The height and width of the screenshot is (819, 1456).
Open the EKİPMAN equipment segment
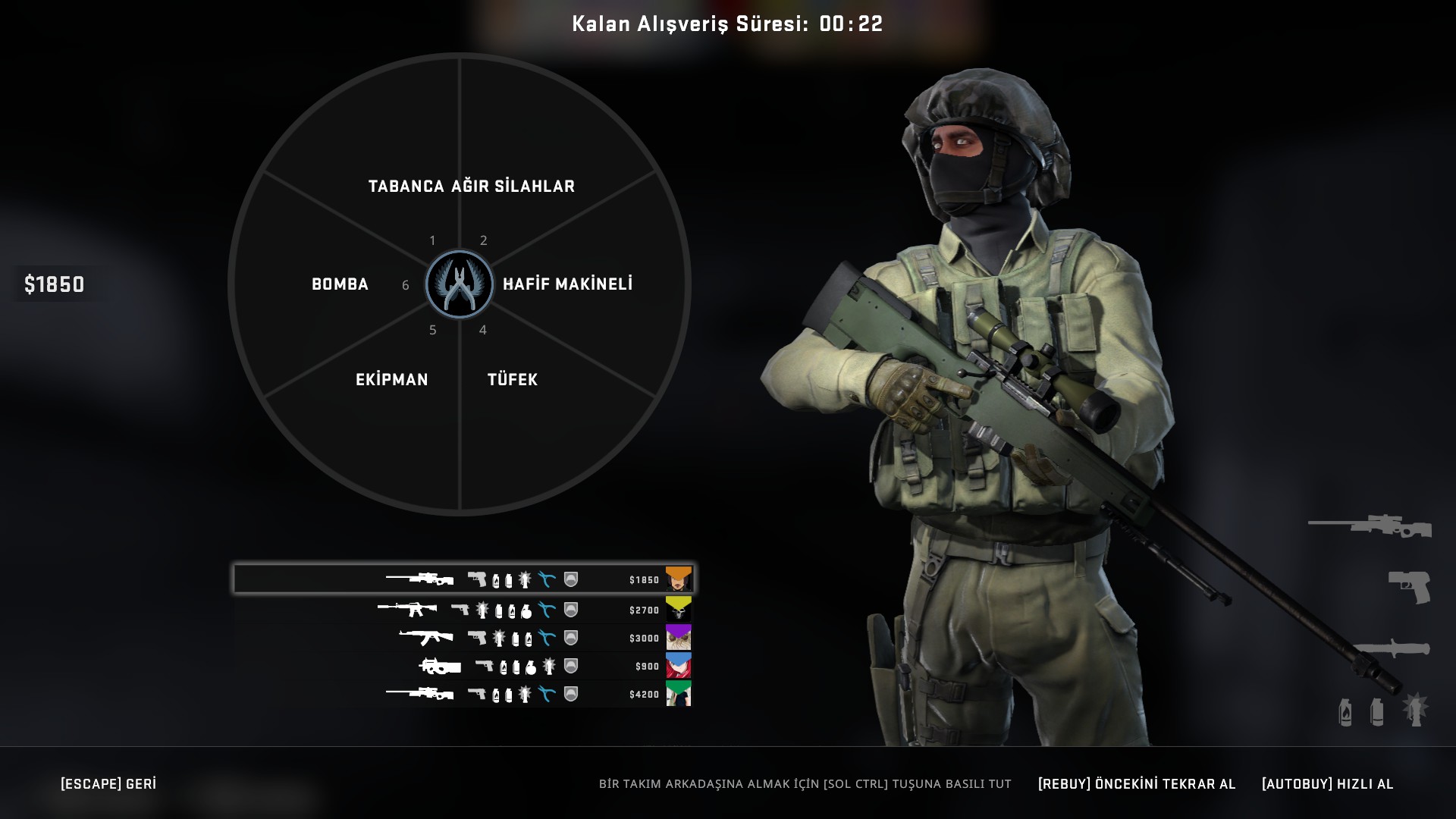coord(392,380)
